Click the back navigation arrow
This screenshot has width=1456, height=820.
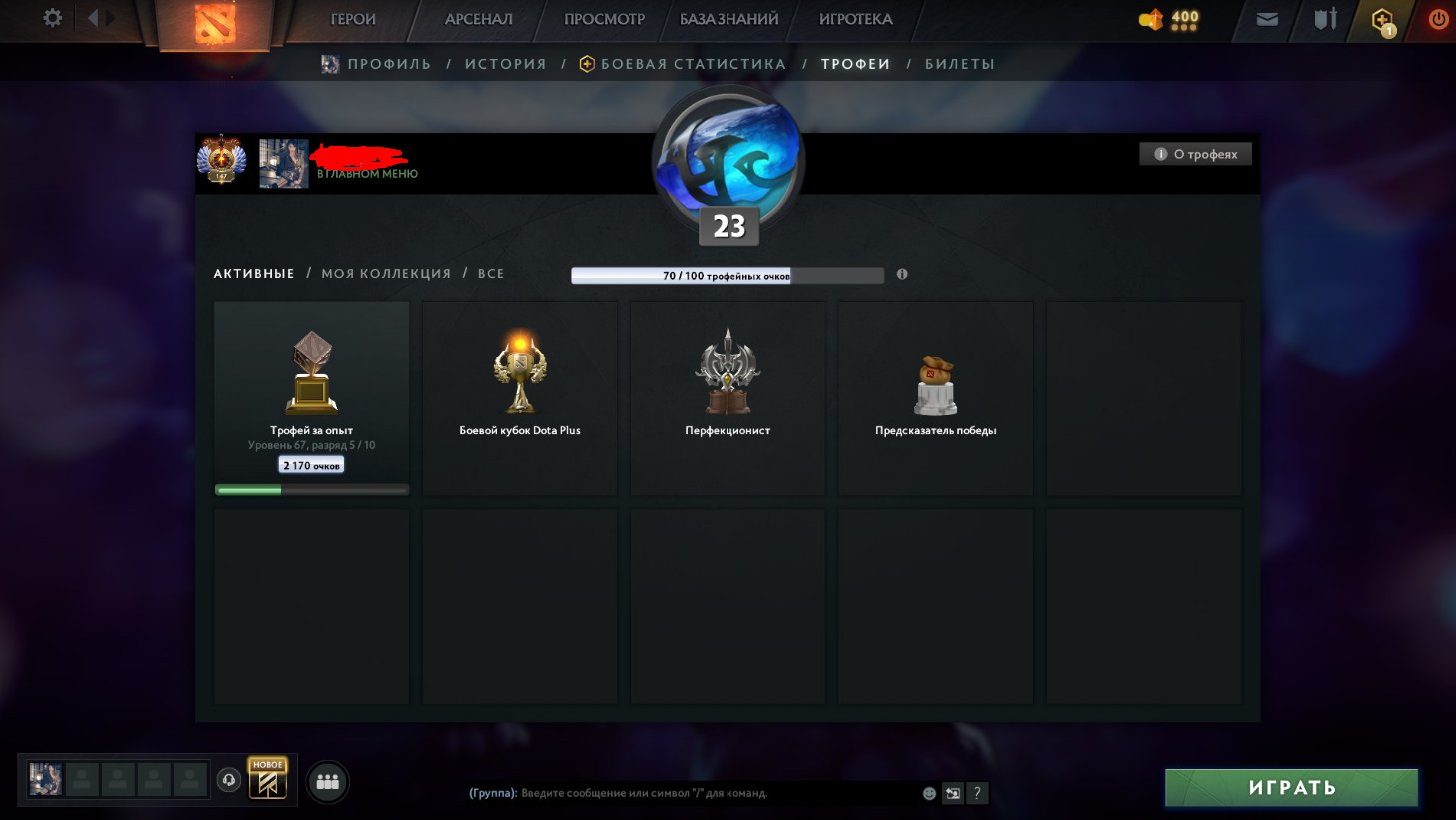(95, 16)
